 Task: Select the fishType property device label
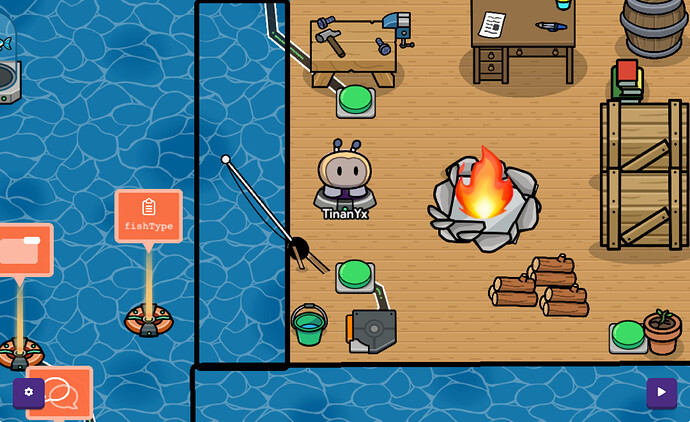point(149,215)
